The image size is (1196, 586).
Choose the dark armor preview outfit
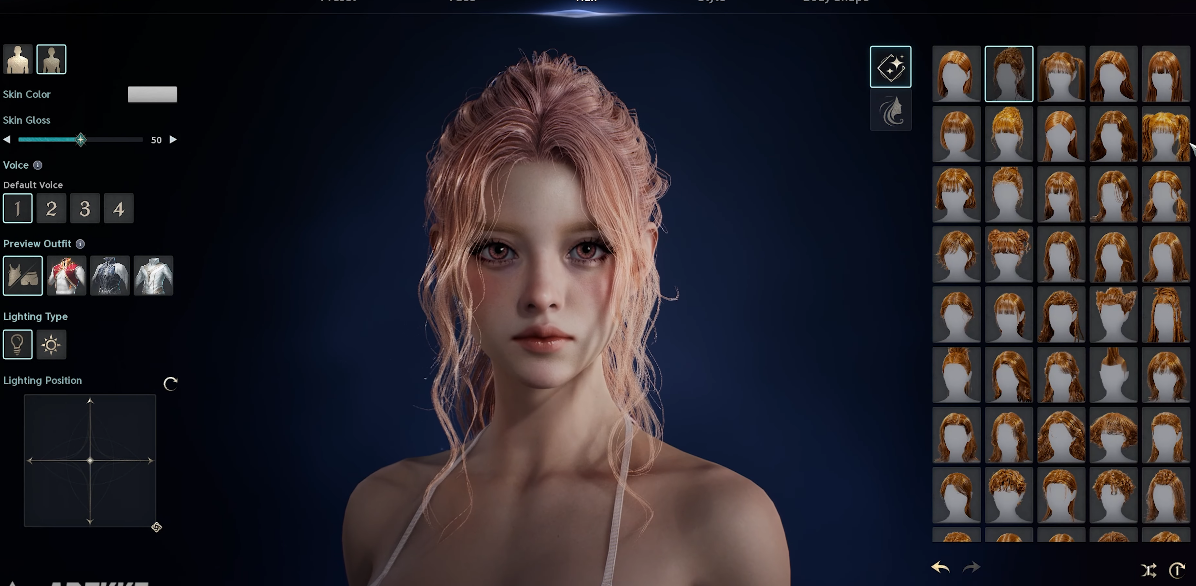pos(110,276)
